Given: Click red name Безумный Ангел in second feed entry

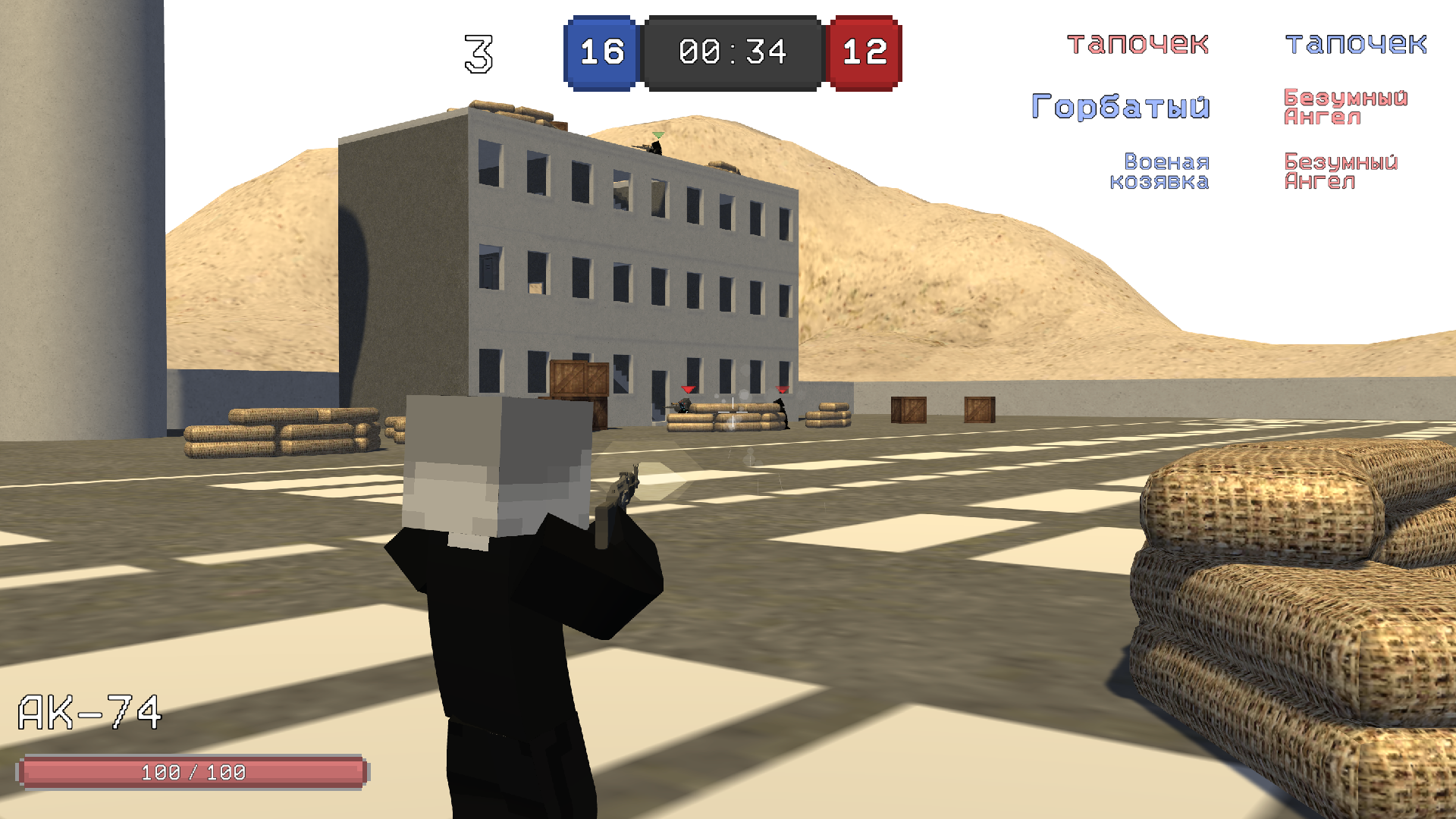Looking at the screenshot, I should click(x=1344, y=106).
